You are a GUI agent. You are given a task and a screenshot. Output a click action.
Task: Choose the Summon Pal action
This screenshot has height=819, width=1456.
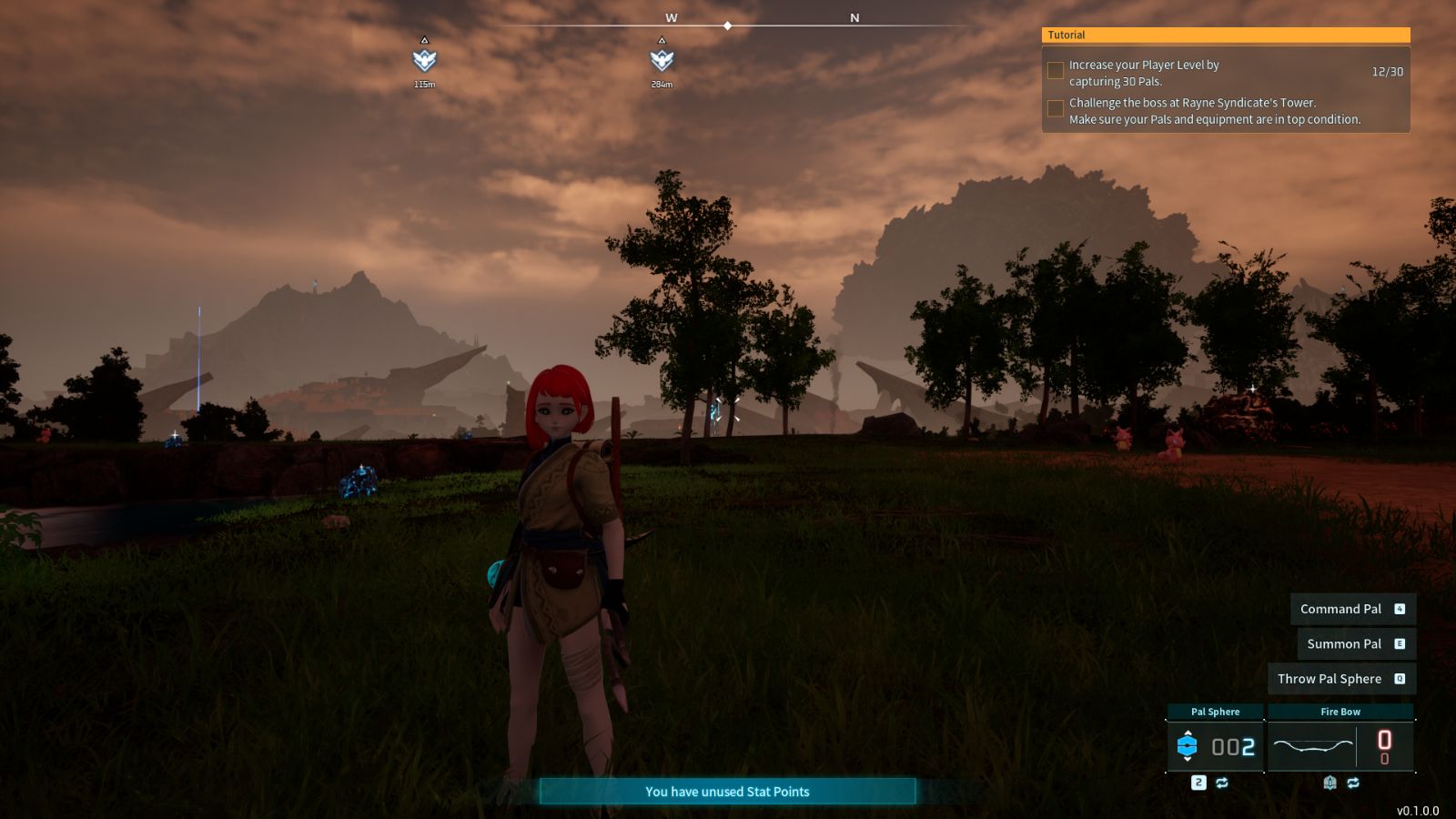(x=1356, y=643)
